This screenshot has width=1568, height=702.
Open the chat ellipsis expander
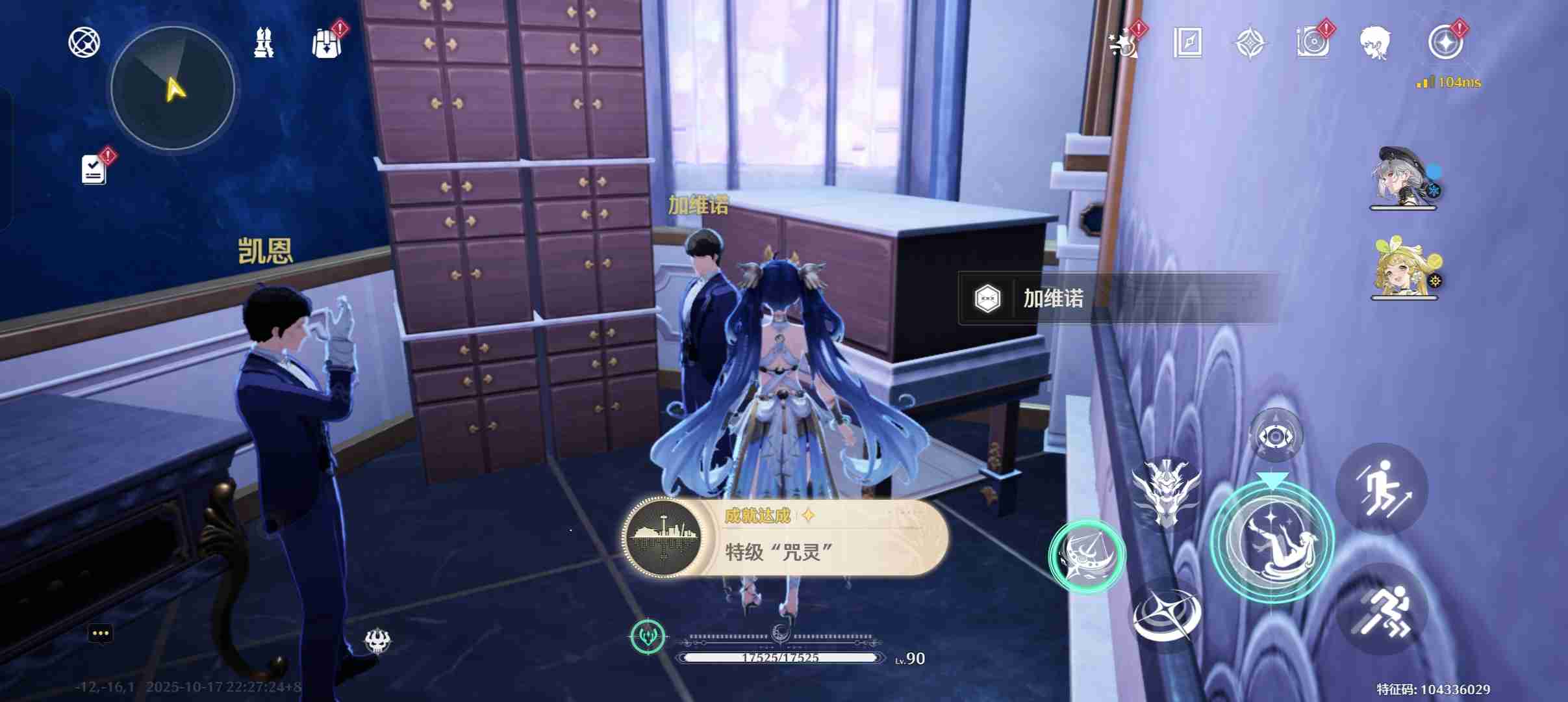pyautogui.click(x=100, y=632)
